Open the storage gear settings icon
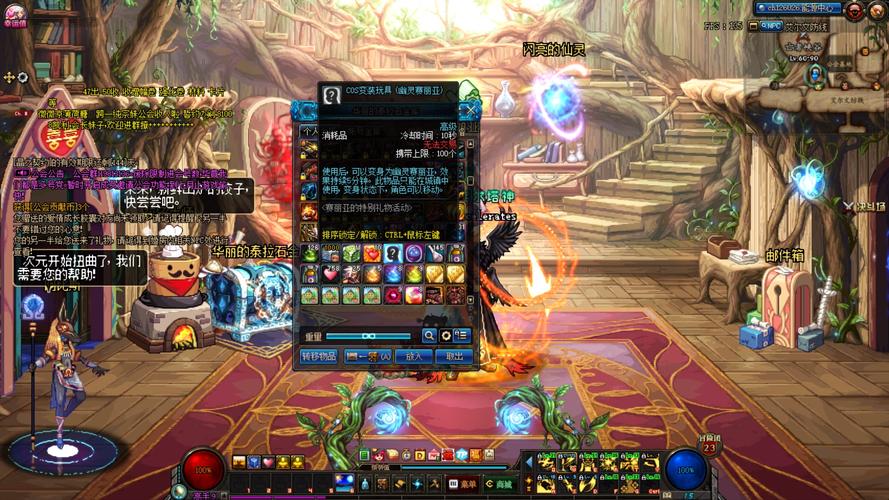This screenshot has width=889, height=500. (445, 336)
